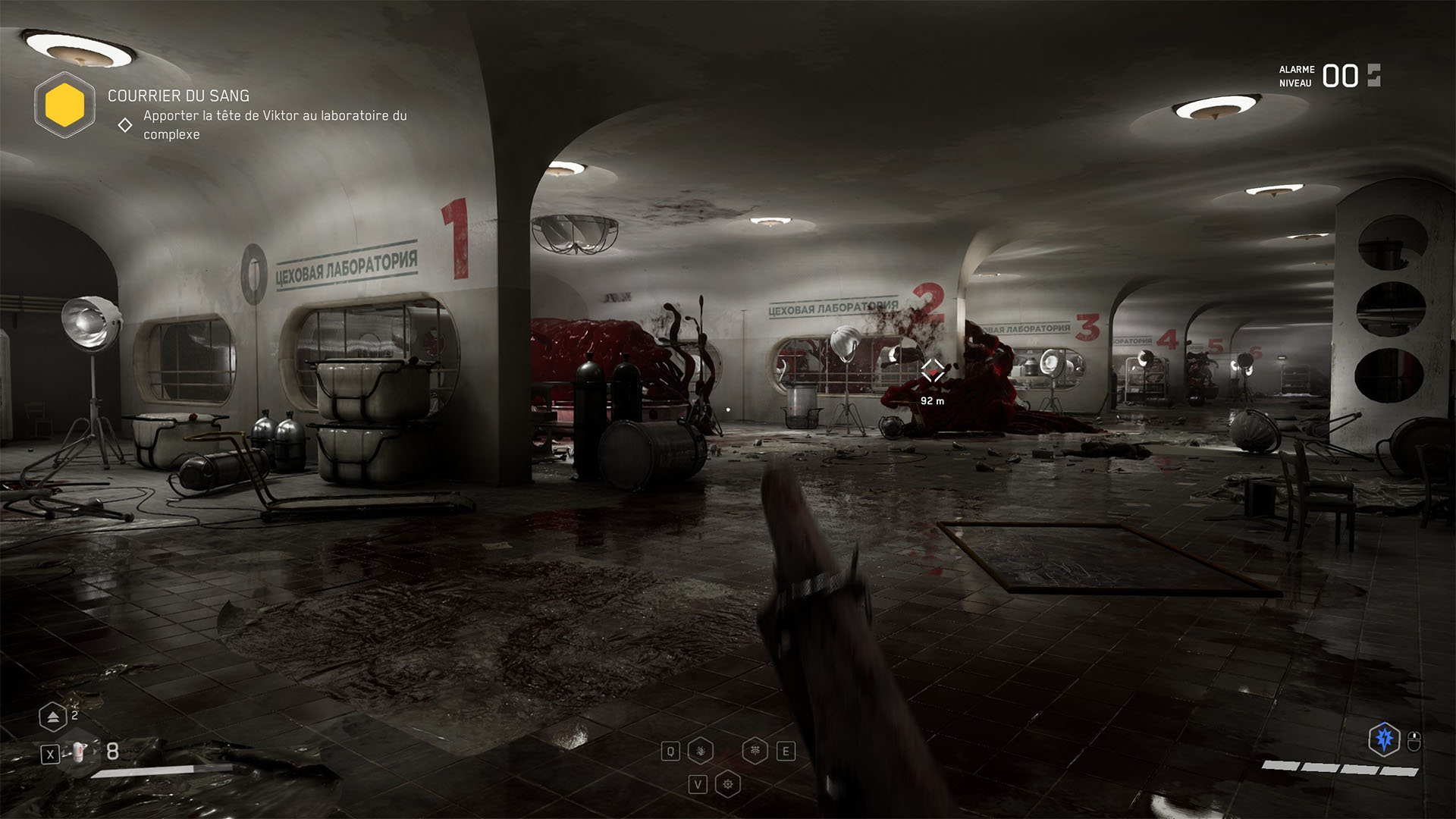The height and width of the screenshot is (819, 1456).
Task: Click the yellow hexagon quest icon
Action: point(64,105)
